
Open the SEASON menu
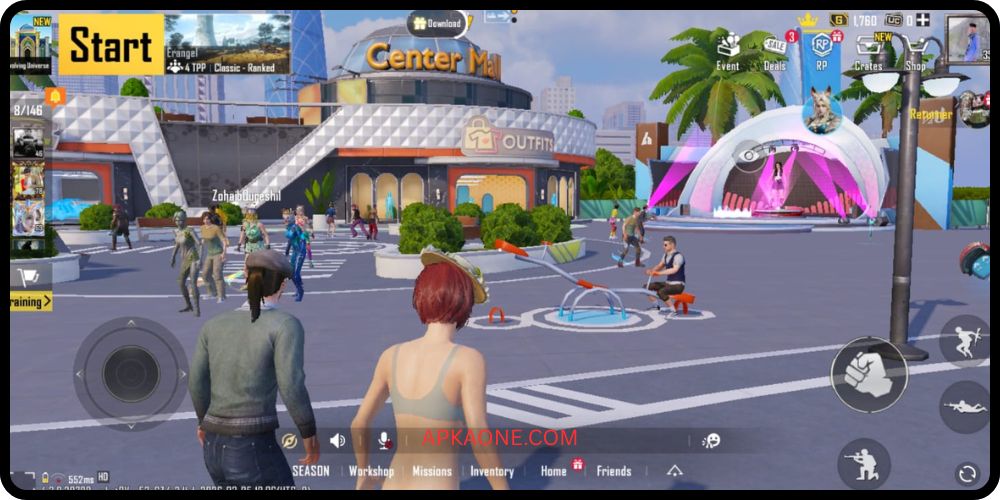tap(310, 471)
